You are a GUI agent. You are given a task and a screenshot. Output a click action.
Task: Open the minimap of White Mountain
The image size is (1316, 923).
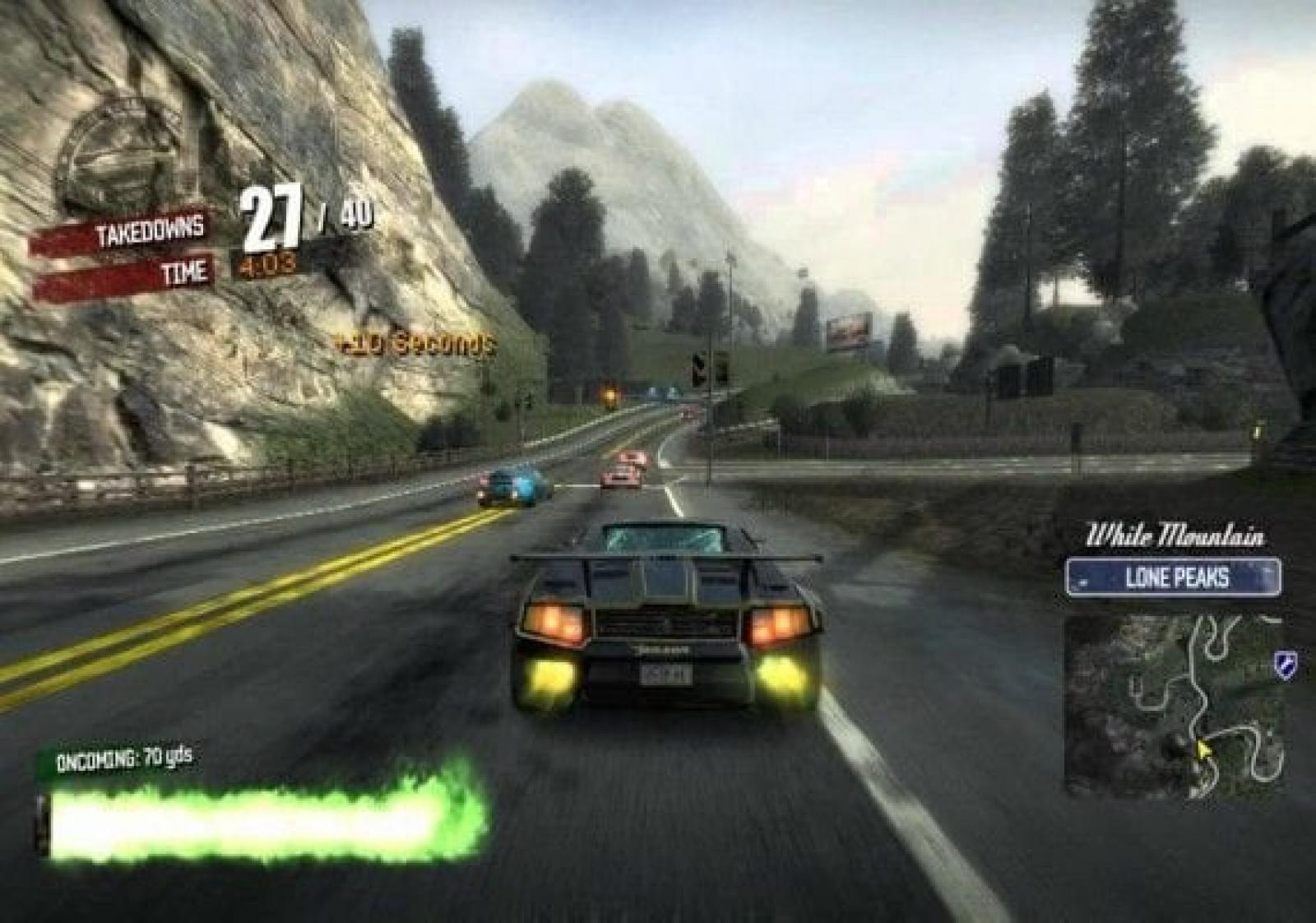pyautogui.click(x=1175, y=706)
